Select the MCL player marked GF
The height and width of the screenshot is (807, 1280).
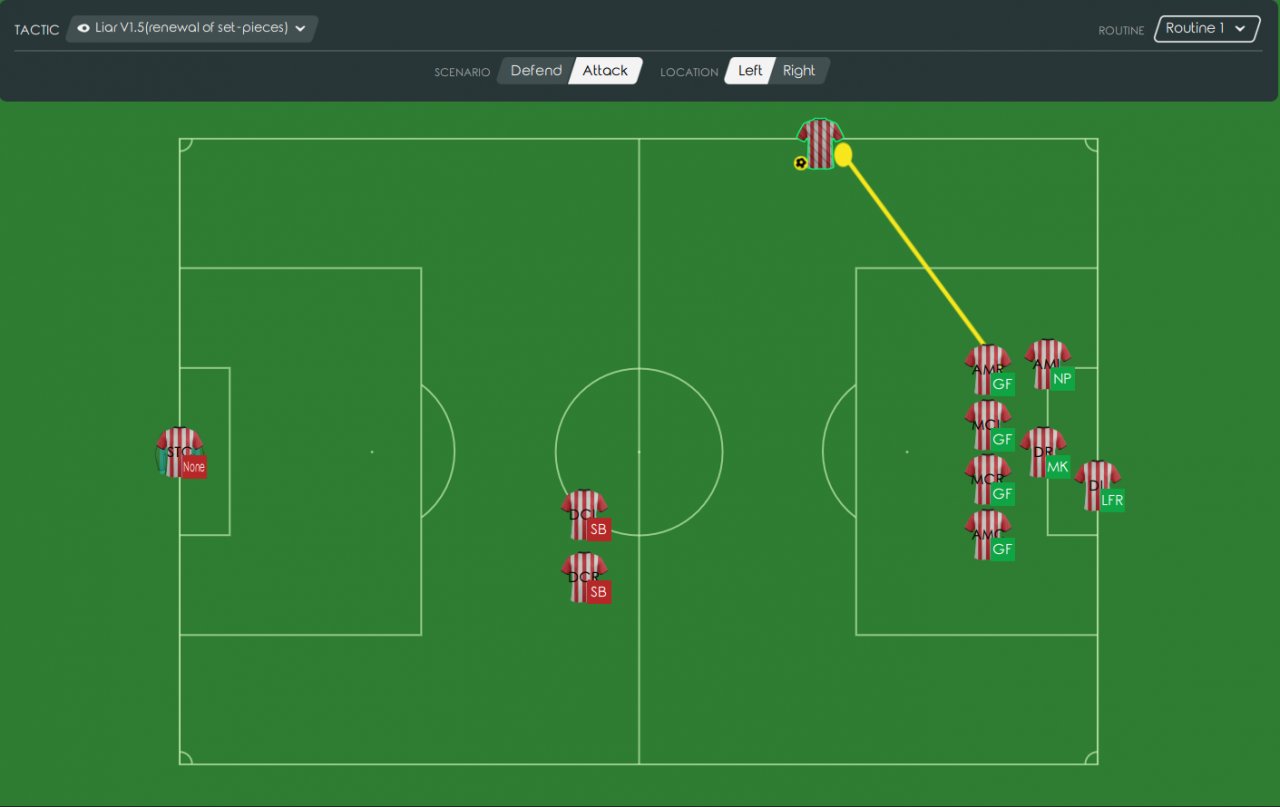[988, 424]
